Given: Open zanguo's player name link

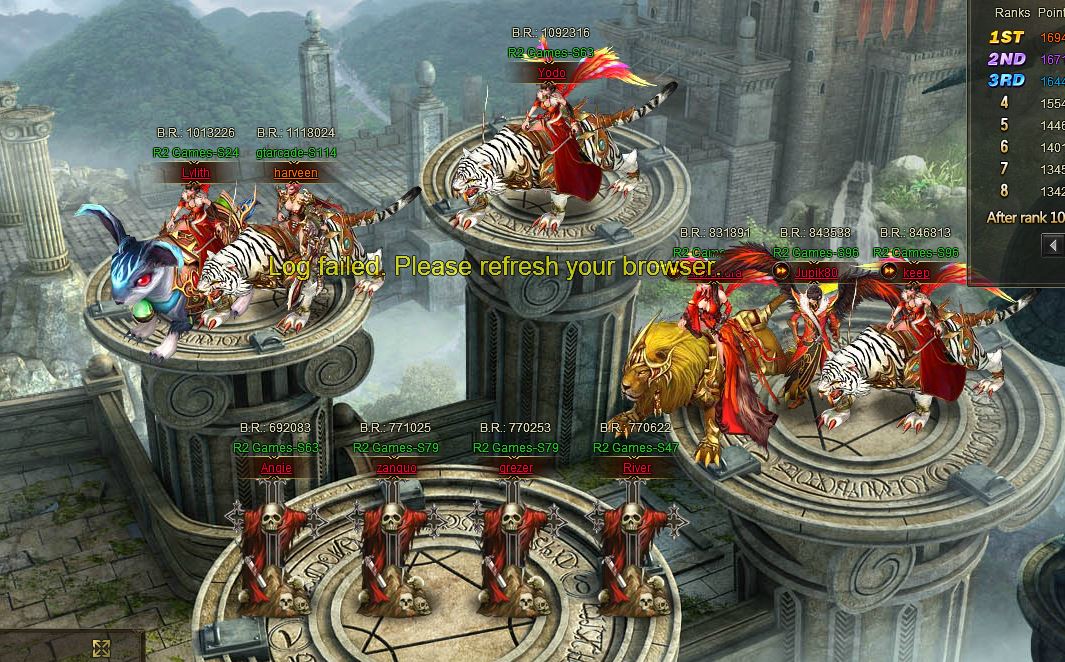Looking at the screenshot, I should pyautogui.click(x=396, y=468).
